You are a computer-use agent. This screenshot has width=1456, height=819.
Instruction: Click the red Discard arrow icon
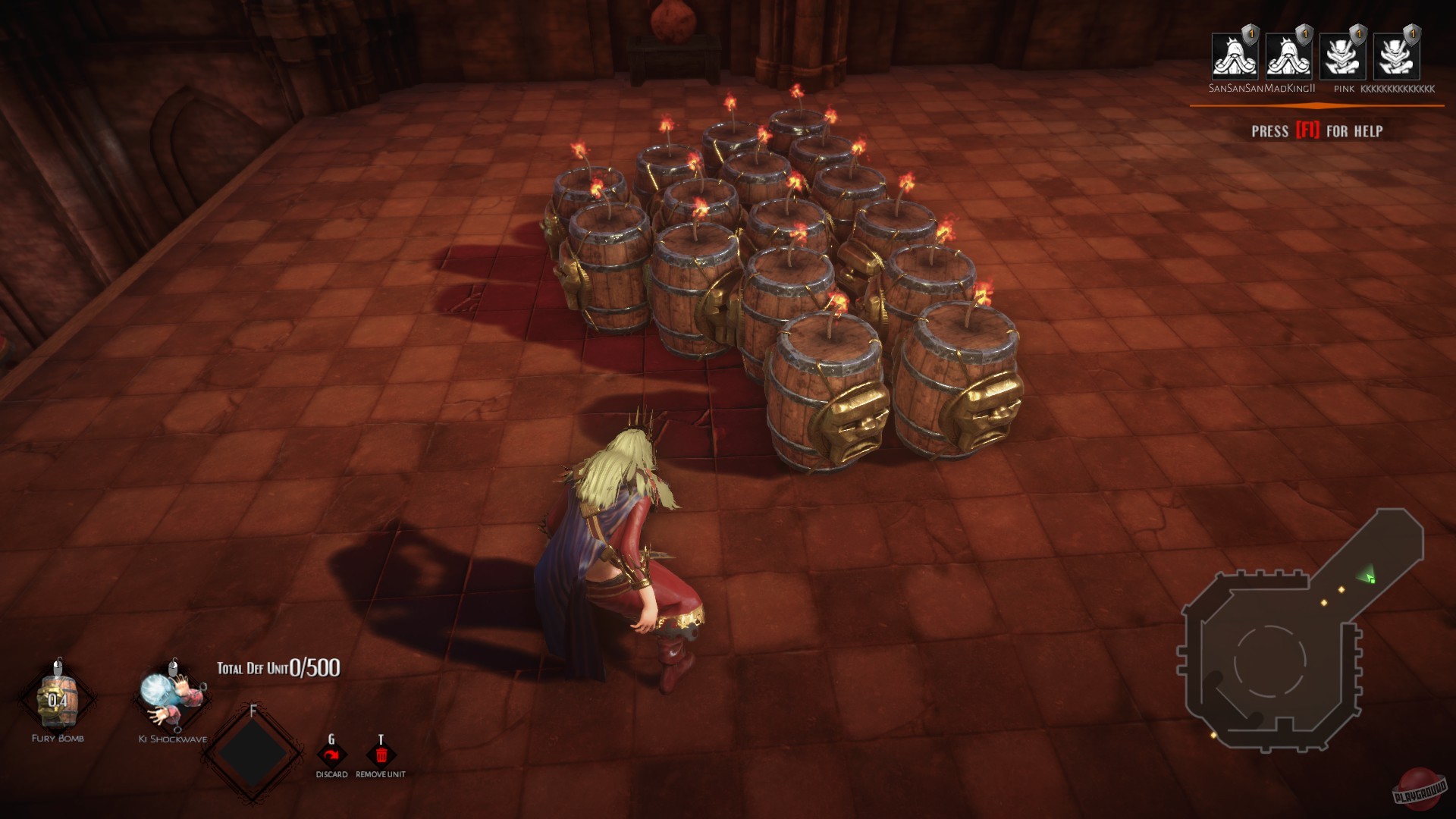click(331, 756)
